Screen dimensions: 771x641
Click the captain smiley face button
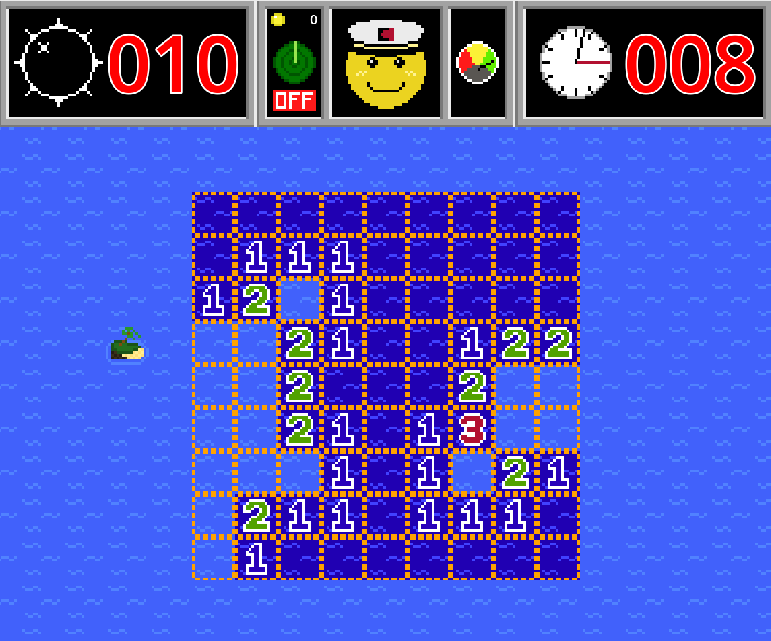[x=385, y=63]
